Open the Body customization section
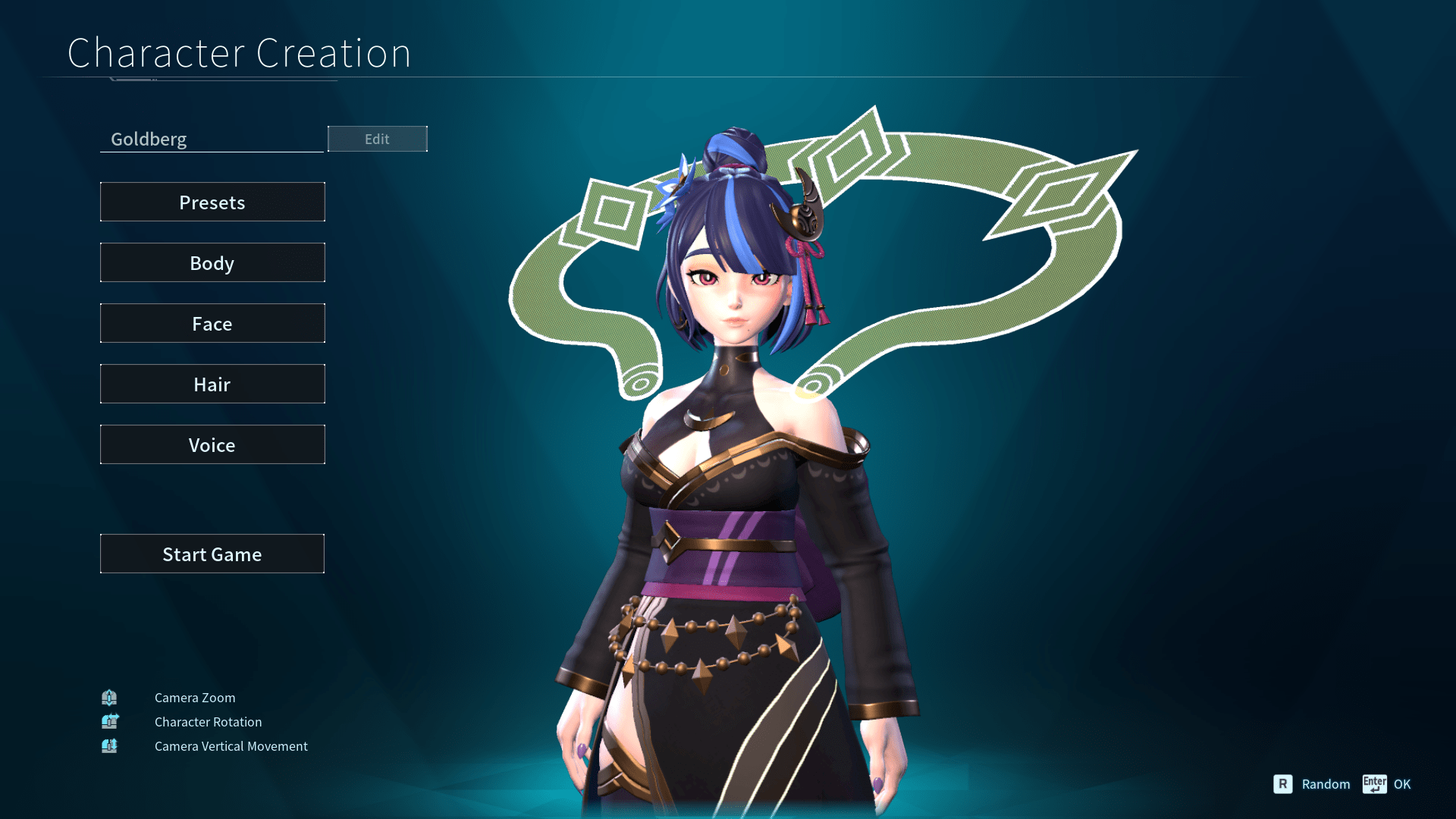 point(212,262)
